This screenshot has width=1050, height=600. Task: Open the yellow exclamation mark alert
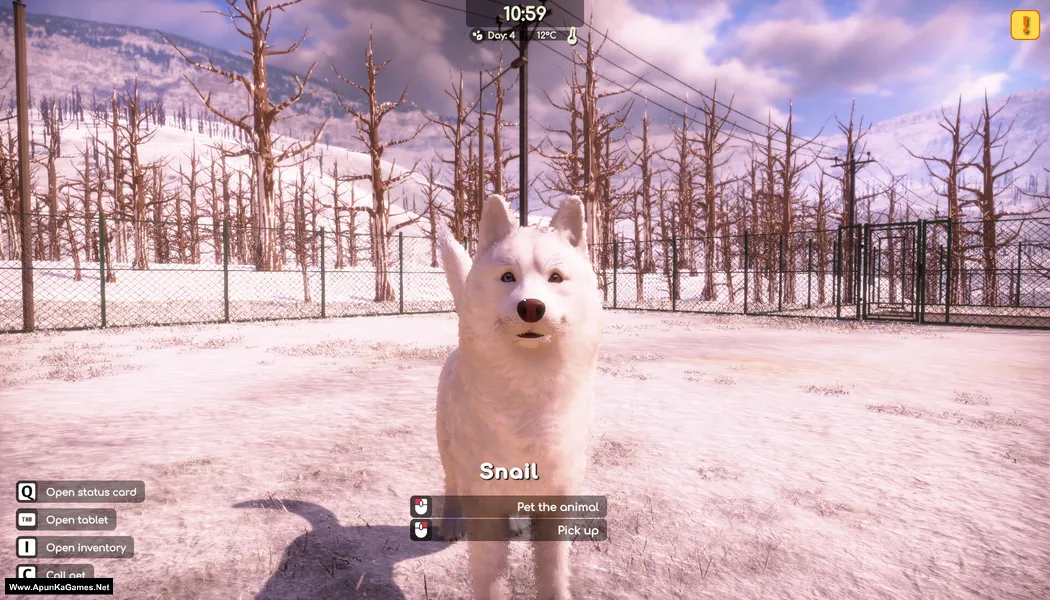pos(1025,25)
